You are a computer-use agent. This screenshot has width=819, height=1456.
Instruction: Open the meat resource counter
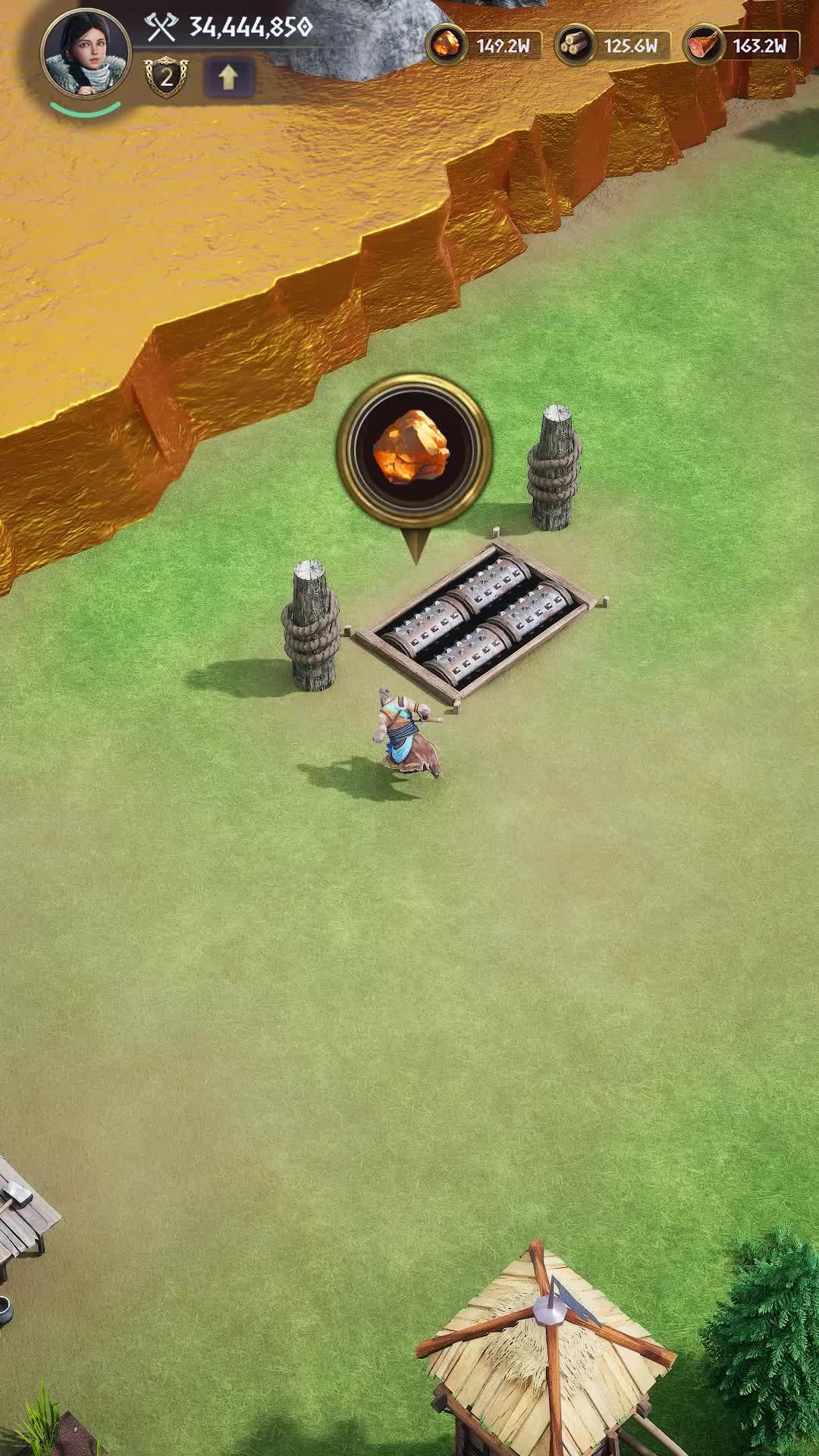tap(741, 45)
